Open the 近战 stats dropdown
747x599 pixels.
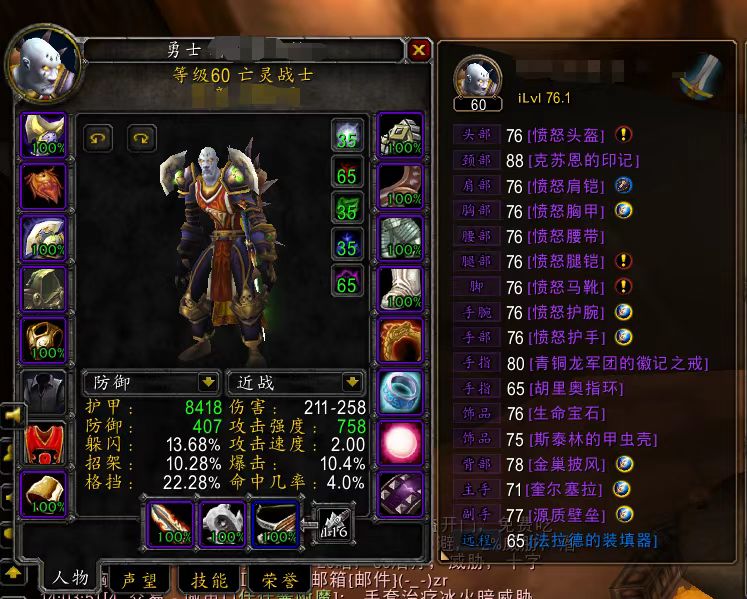pos(295,382)
